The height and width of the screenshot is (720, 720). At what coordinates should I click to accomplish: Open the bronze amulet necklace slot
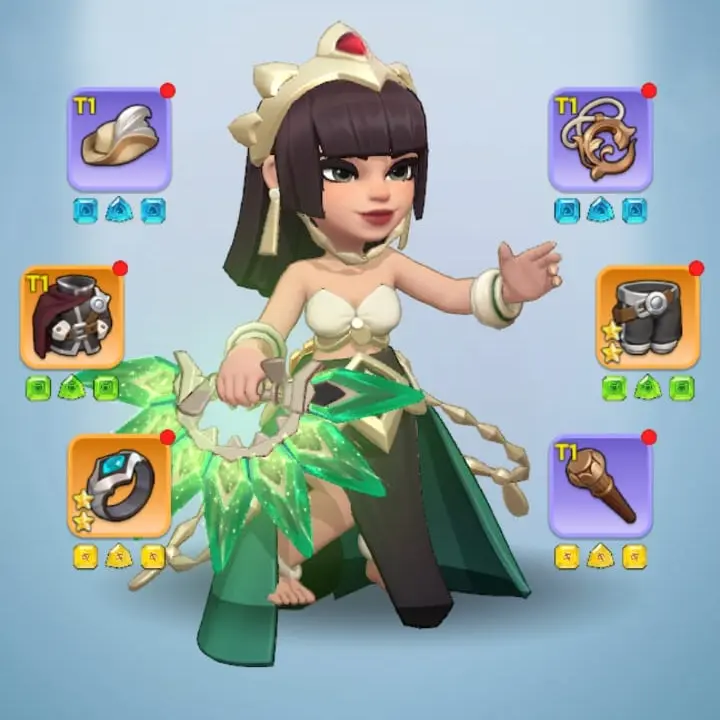pyautogui.click(x=600, y=139)
